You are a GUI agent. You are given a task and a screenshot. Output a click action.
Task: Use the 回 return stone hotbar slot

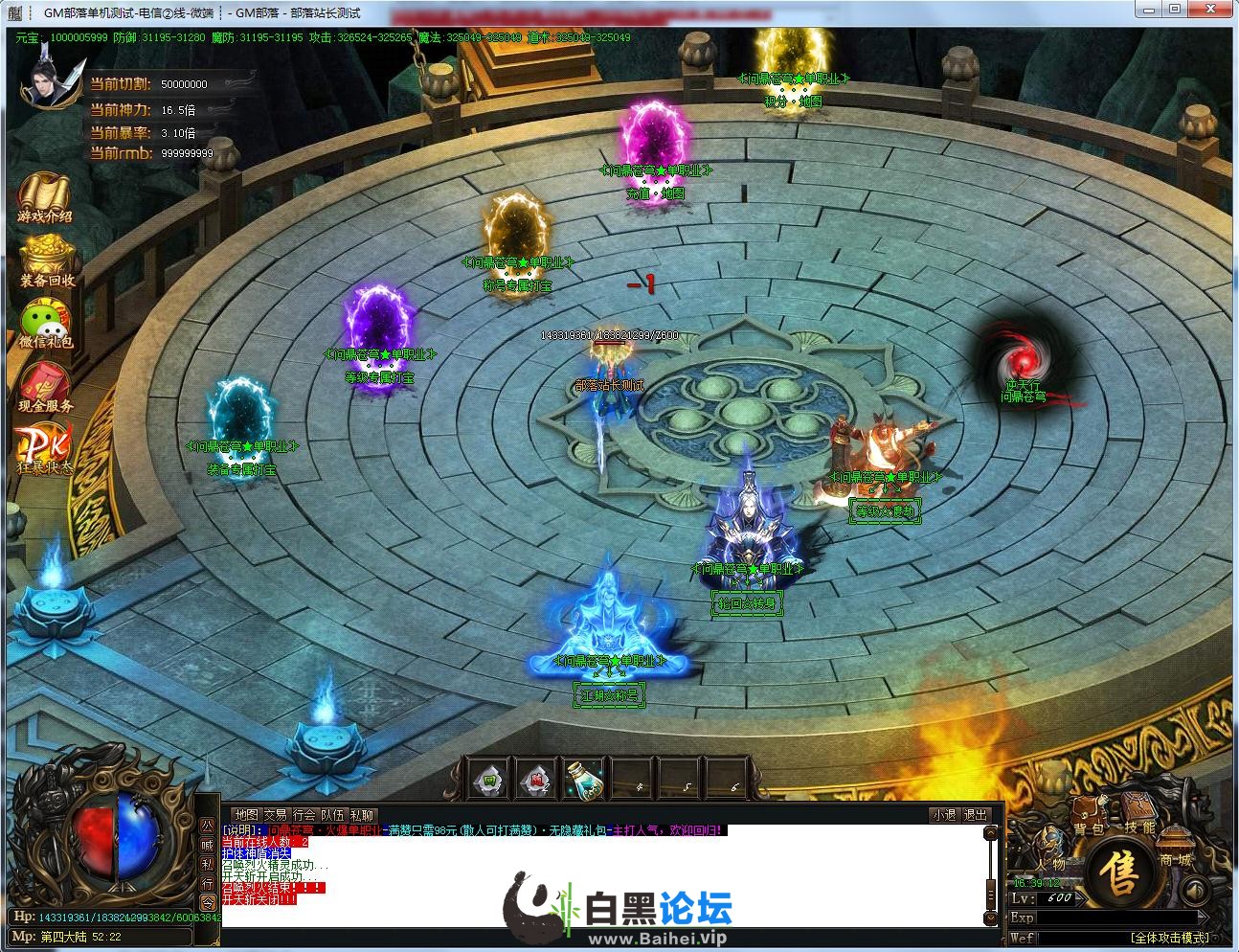coord(489,781)
